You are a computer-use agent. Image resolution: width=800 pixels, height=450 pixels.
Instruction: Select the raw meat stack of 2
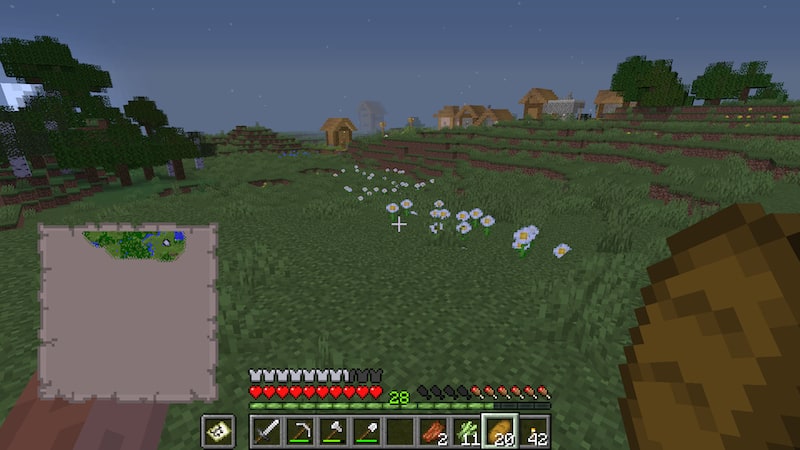[x=433, y=432]
